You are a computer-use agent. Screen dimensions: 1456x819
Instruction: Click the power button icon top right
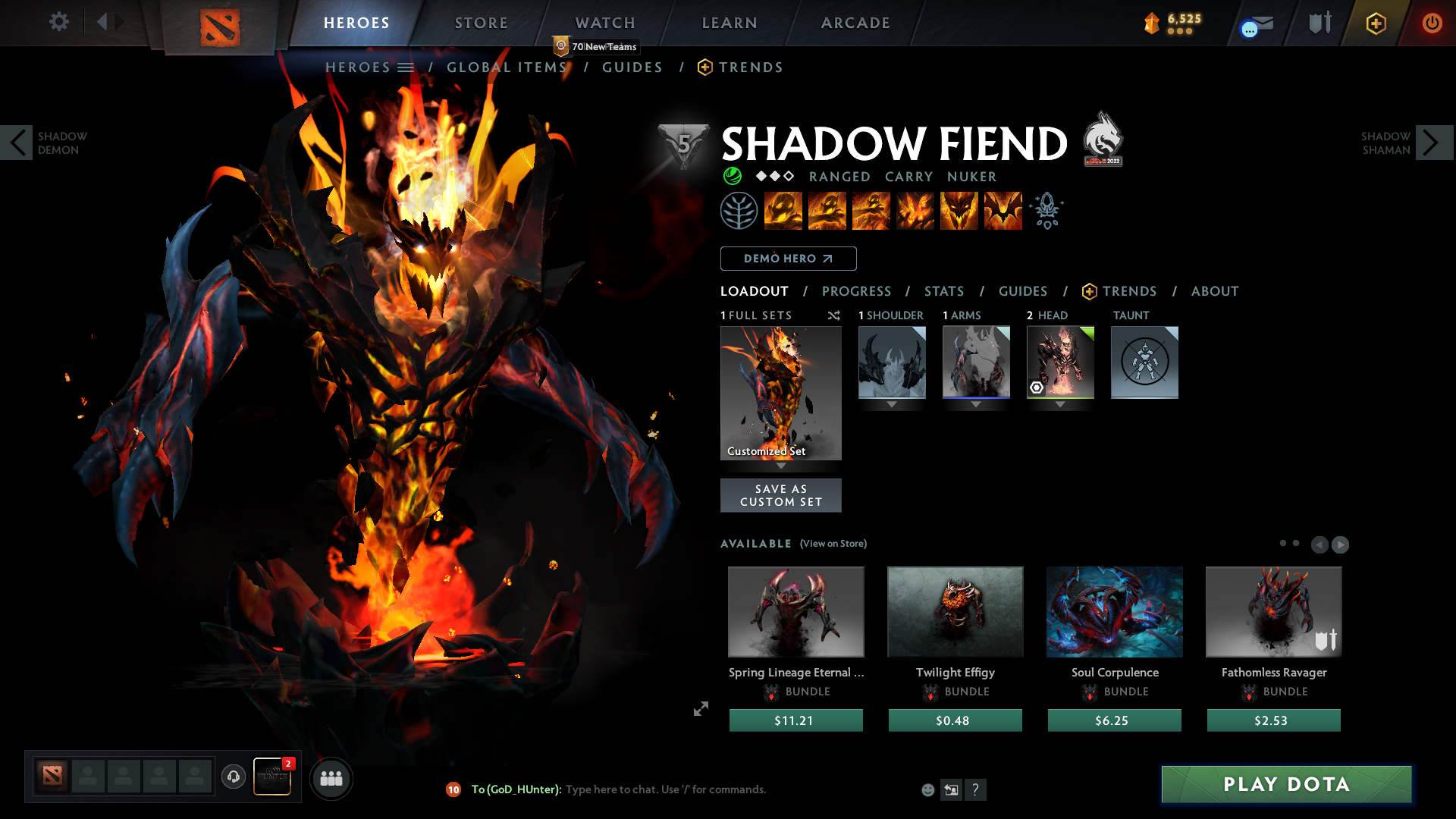[1432, 23]
